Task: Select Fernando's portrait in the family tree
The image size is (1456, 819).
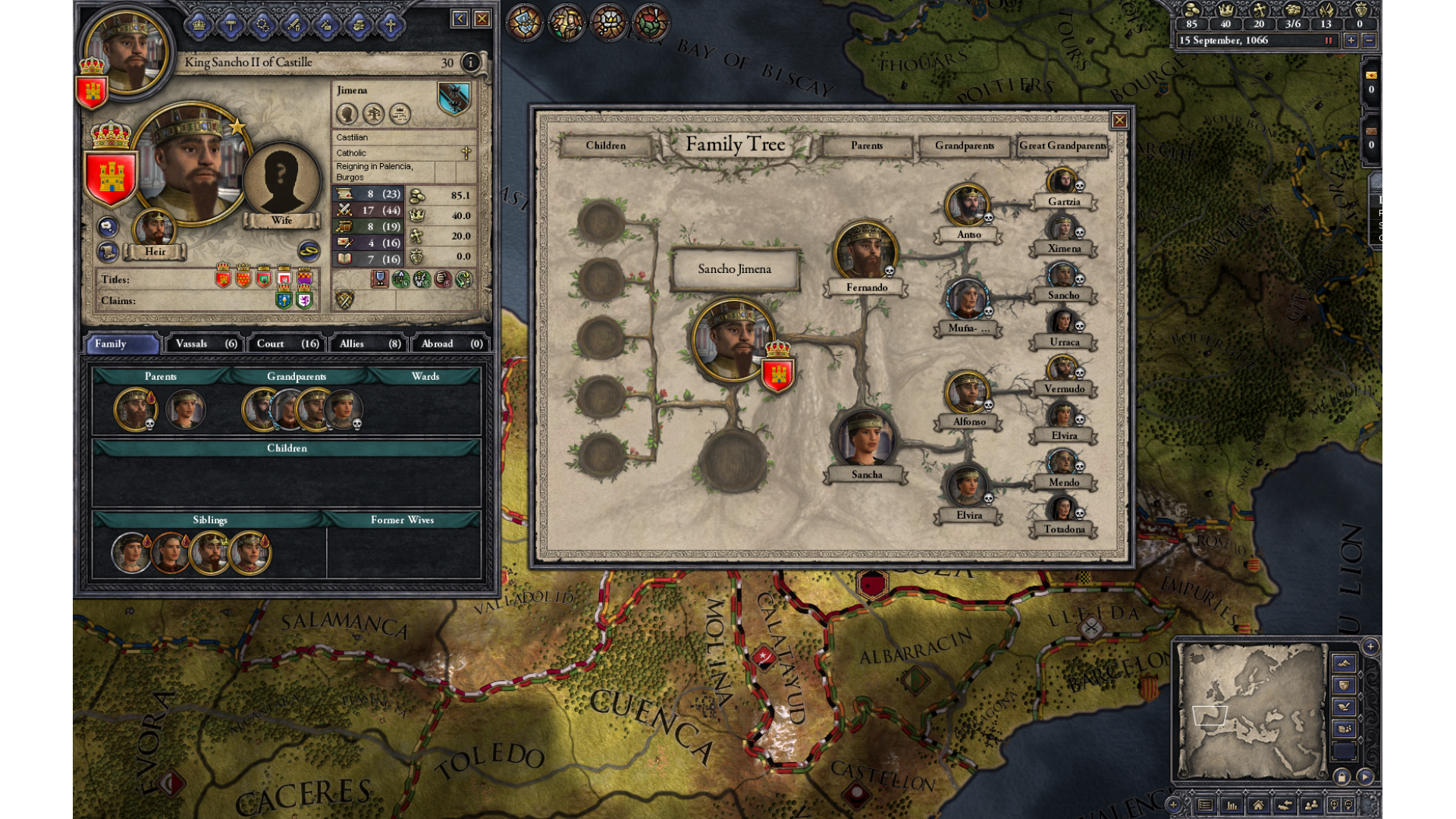Action: coord(865,251)
